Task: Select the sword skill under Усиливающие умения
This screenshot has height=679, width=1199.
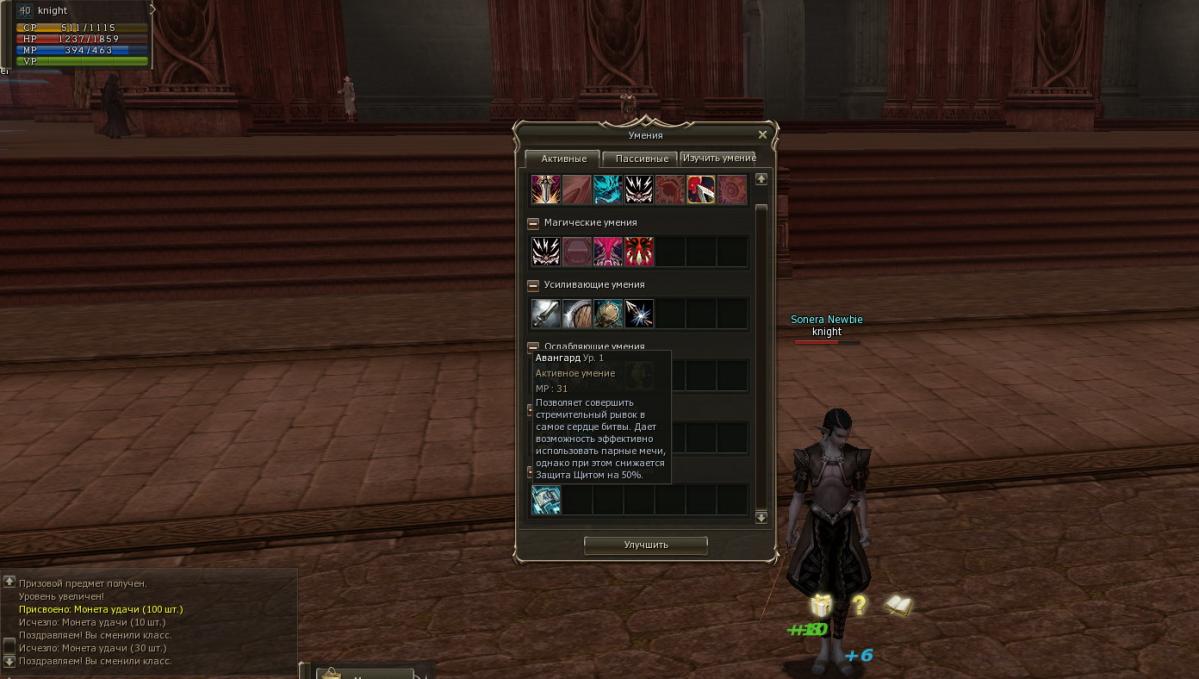Action: coord(545,314)
